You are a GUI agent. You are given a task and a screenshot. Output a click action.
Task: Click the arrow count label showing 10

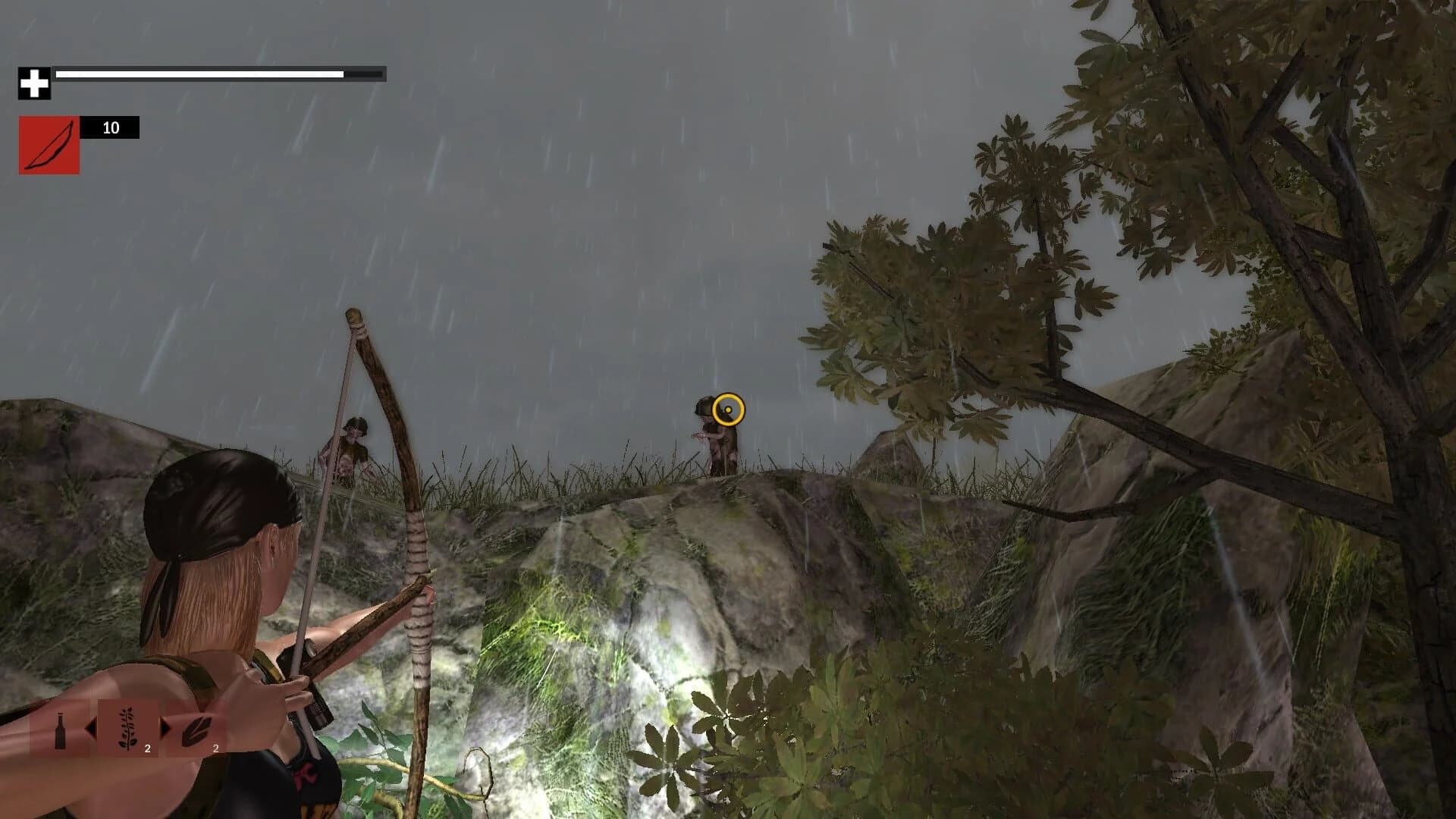tap(110, 127)
